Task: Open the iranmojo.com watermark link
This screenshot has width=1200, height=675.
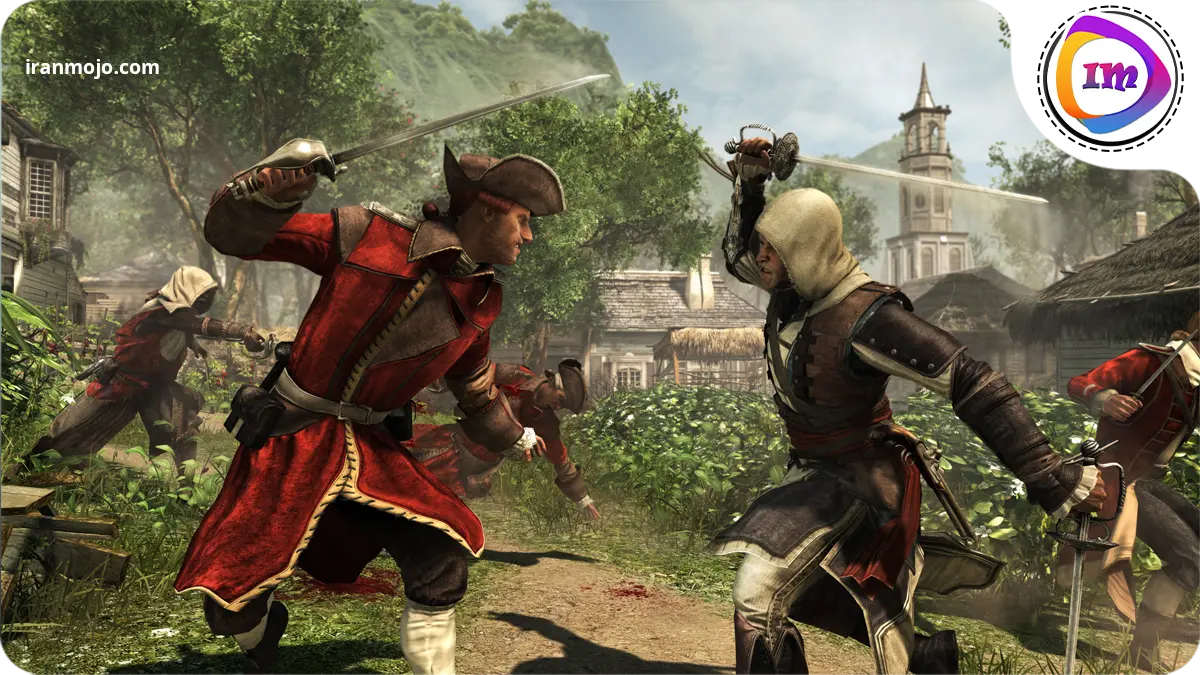Action: pos(92,68)
